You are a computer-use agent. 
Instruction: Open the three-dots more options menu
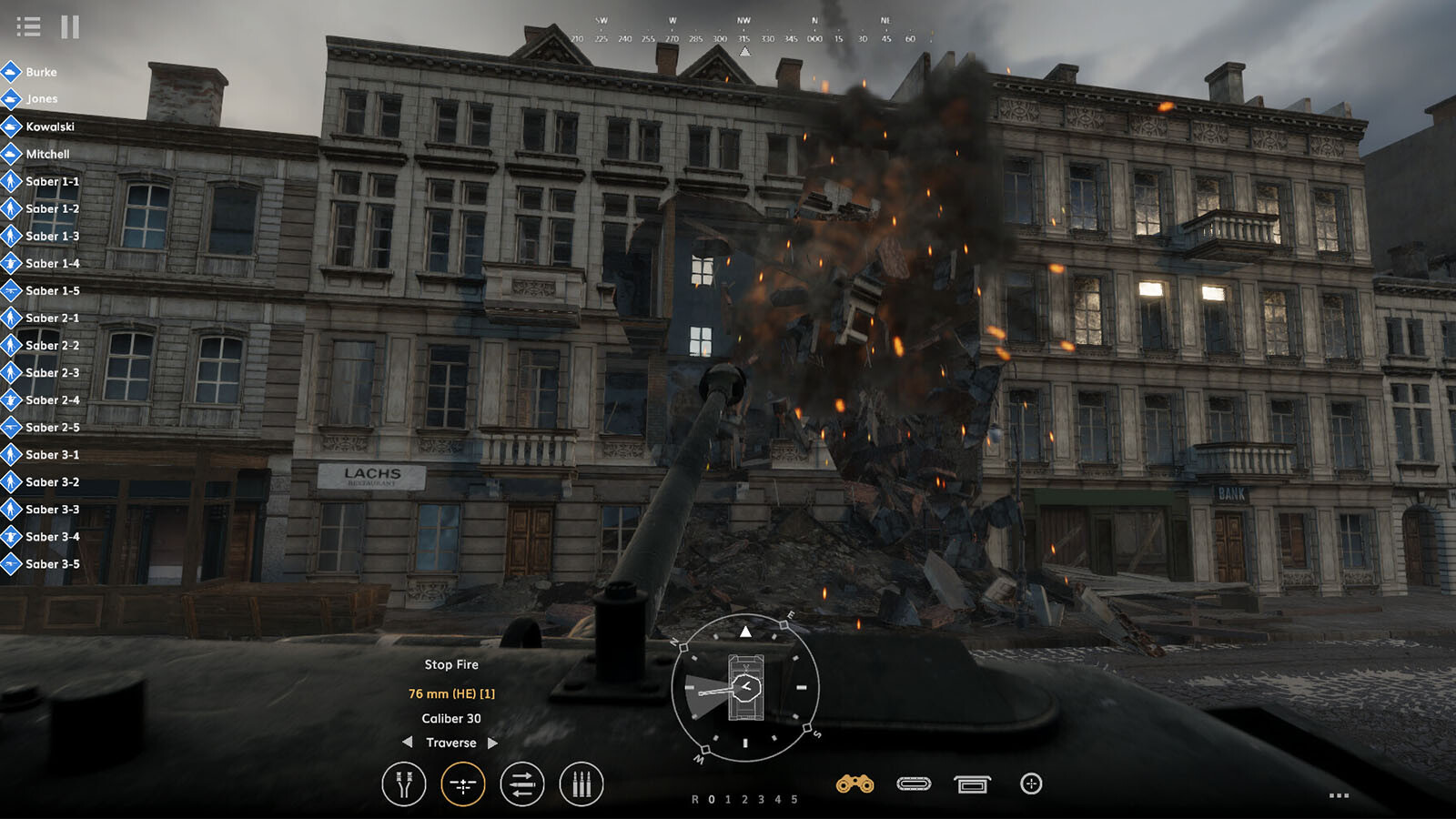(1339, 795)
